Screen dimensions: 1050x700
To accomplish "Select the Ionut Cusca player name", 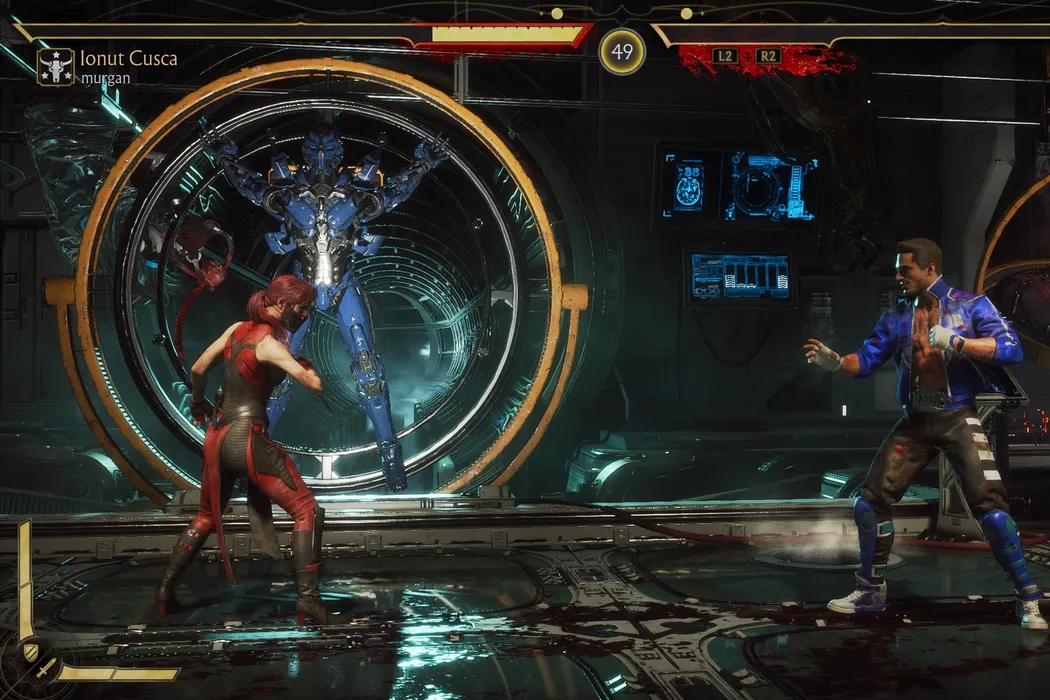I will coord(129,58).
